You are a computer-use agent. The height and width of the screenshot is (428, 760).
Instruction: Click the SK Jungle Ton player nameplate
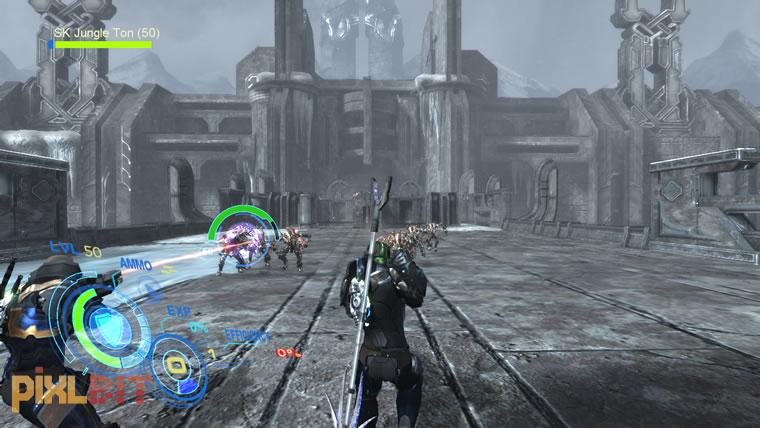pos(101,32)
